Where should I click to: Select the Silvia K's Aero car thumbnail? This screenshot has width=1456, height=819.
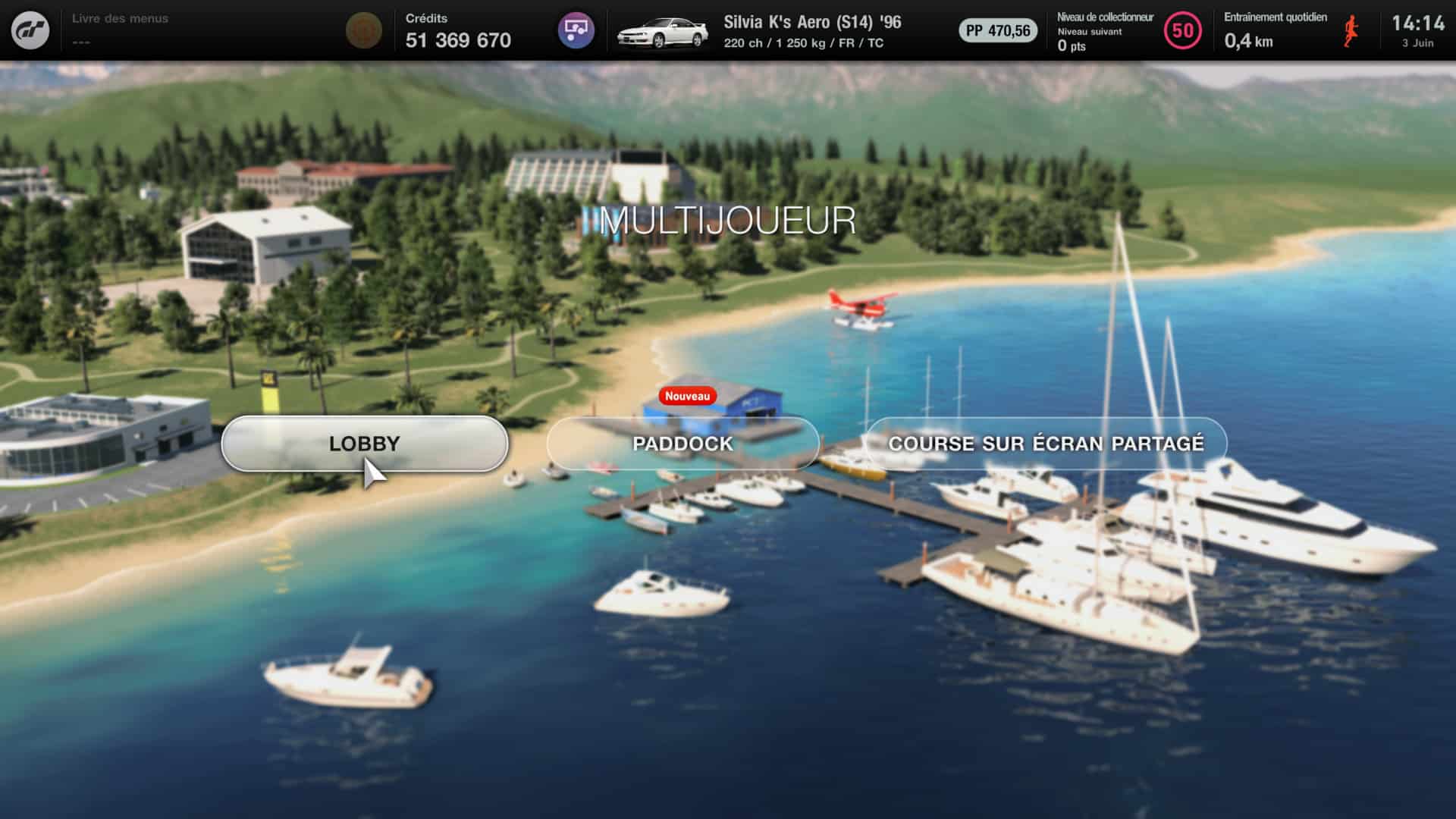point(661,32)
